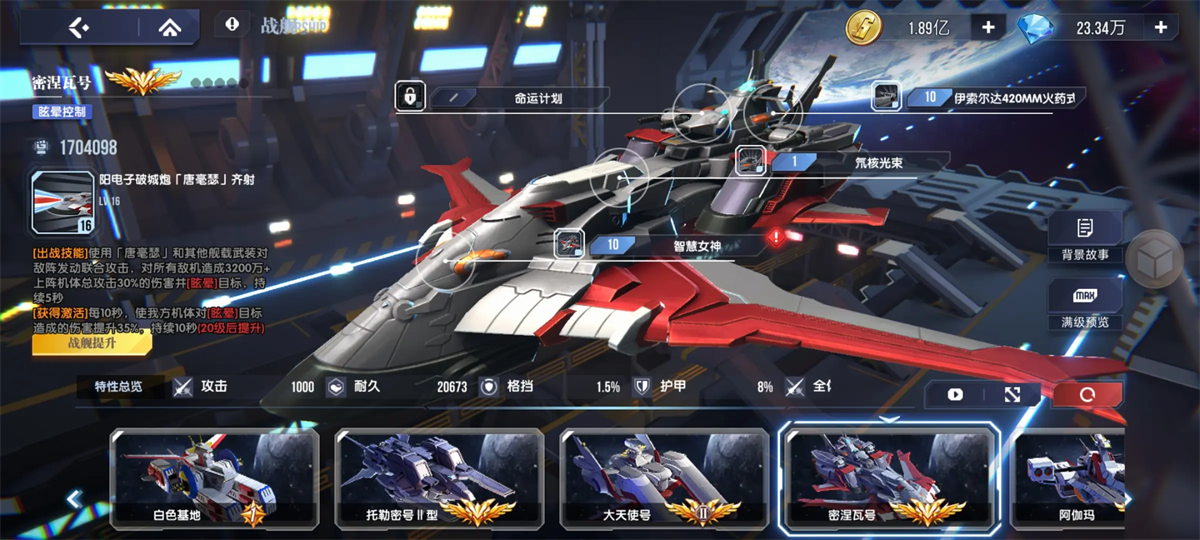Go back with the left arrow button
The width and height of the screenshot is (1200, 540).
78,27
